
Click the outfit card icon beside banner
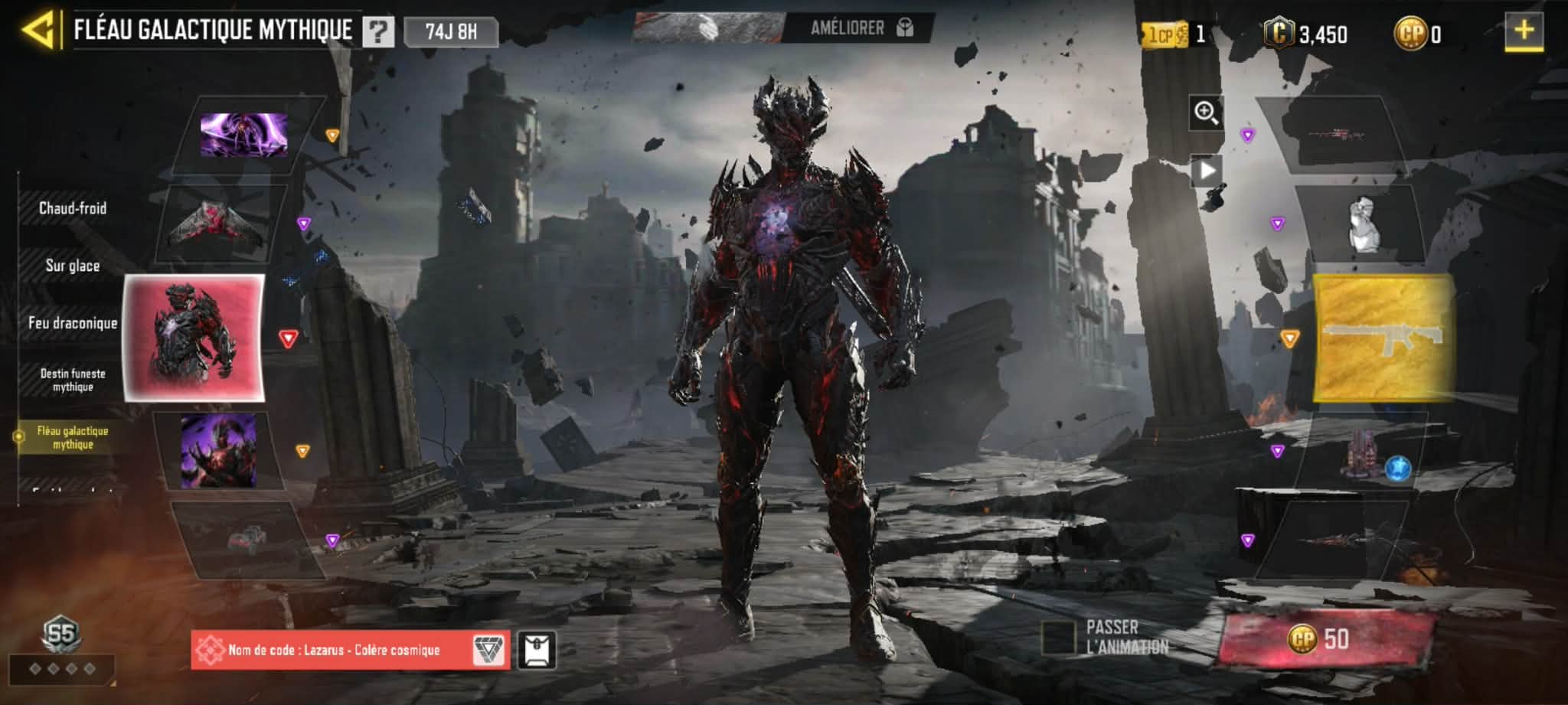[537, 650]
